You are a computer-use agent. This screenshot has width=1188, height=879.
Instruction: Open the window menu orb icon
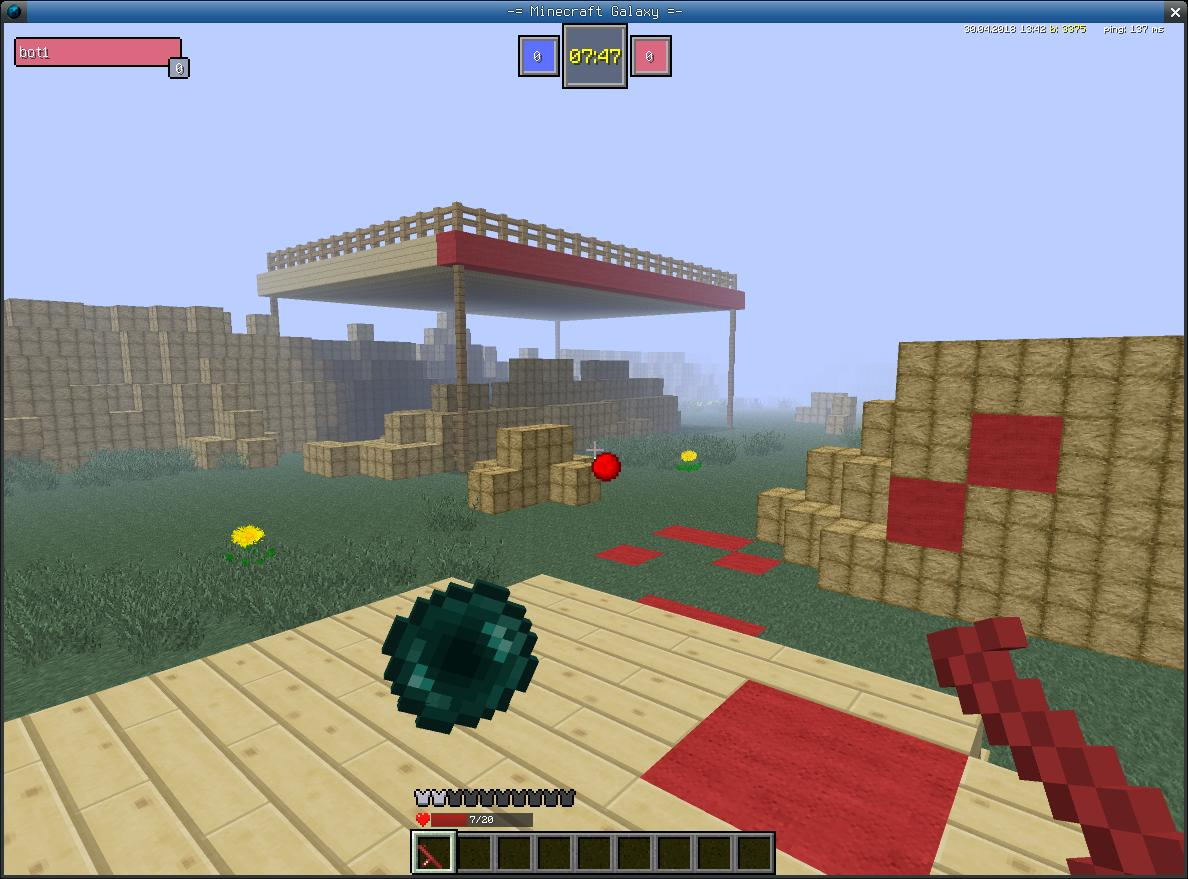click(x=13, y=11)
